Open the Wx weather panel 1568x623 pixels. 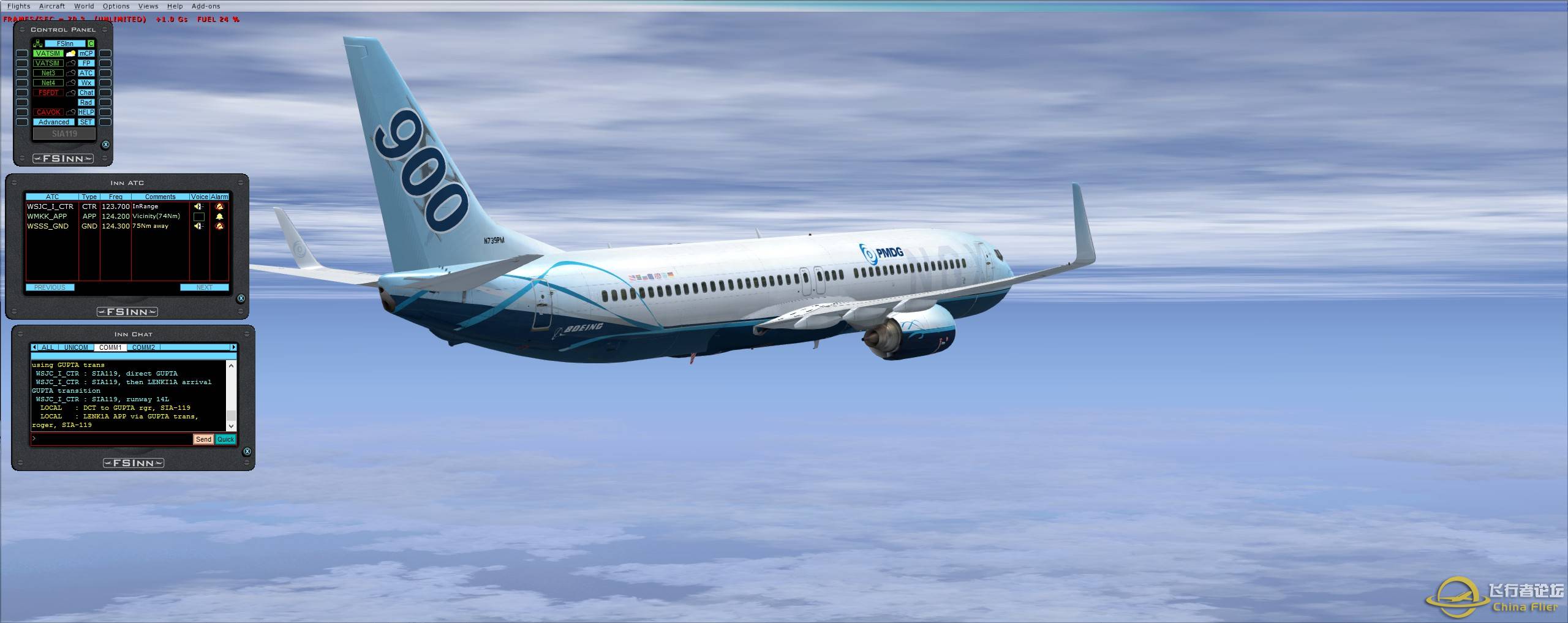pyautogui.click(x=86, y=83)
